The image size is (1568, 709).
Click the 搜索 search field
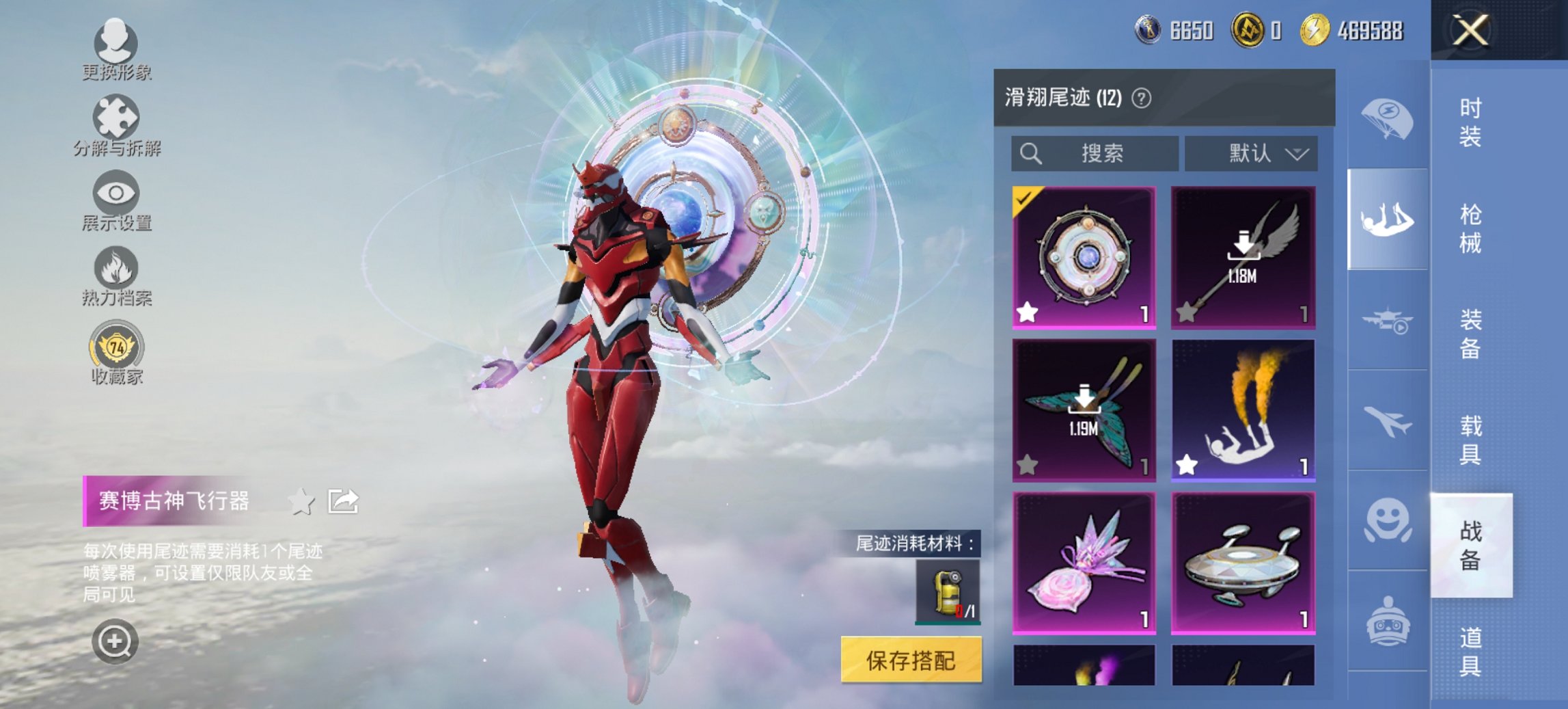pos(1093,153)
